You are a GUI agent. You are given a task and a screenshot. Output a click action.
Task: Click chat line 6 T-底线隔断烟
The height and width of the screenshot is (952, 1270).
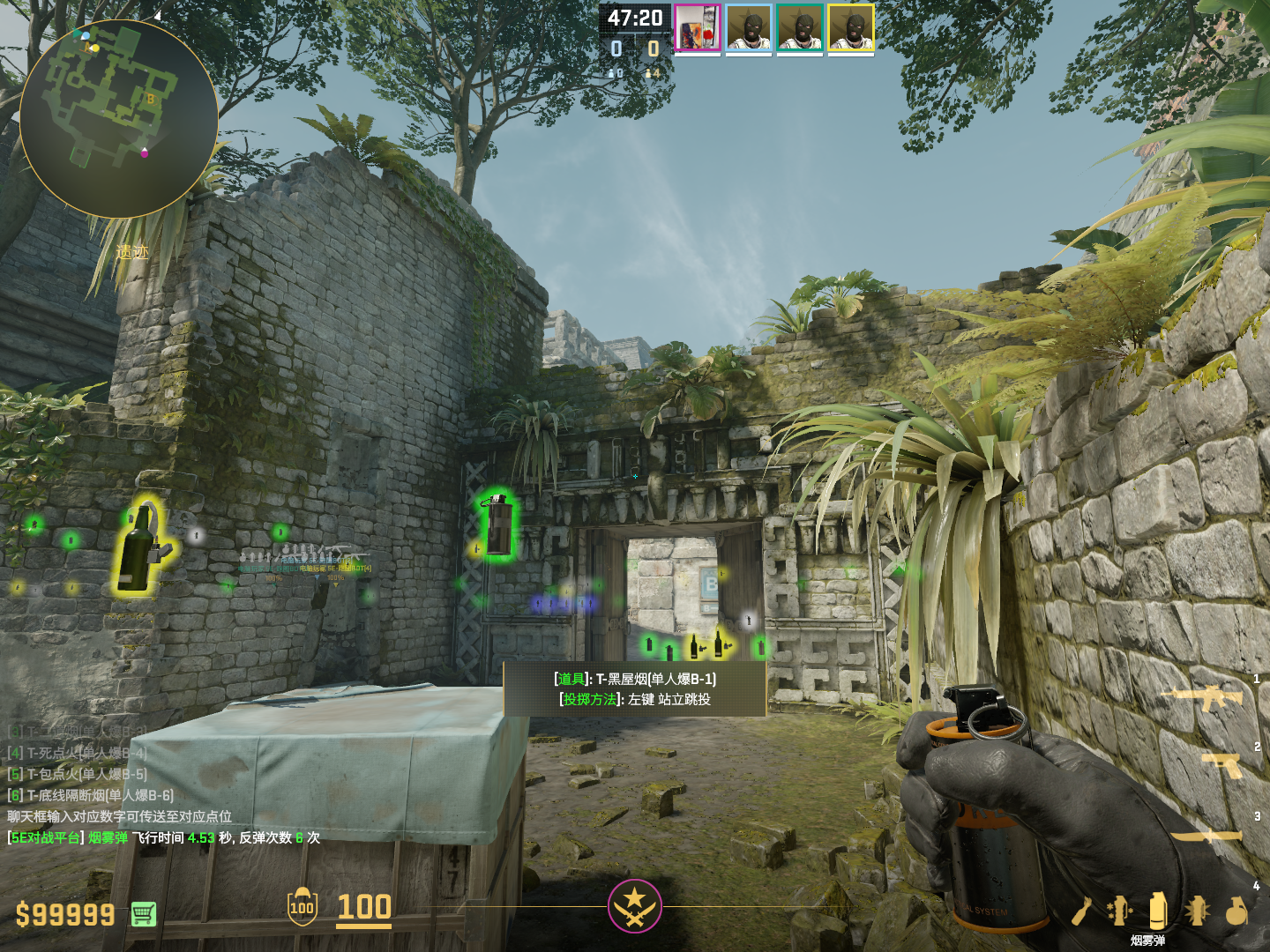[x=91, y=795]
